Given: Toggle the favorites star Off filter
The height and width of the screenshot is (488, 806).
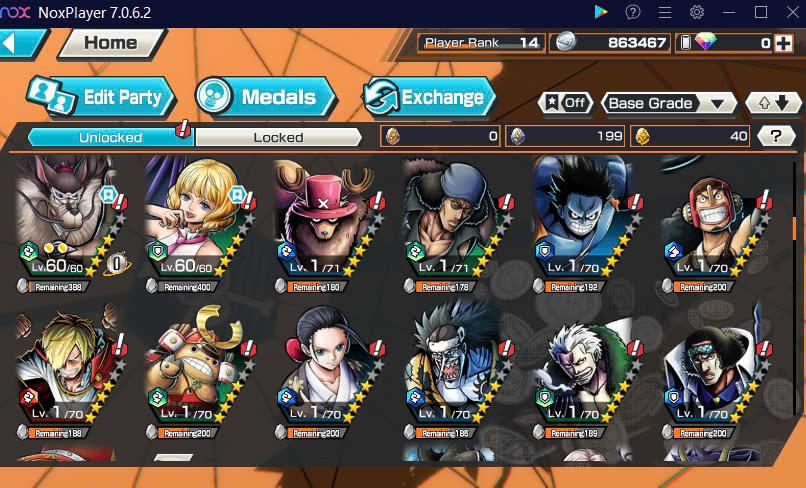Looking at the screenshot, I should (x=564, y=103).
